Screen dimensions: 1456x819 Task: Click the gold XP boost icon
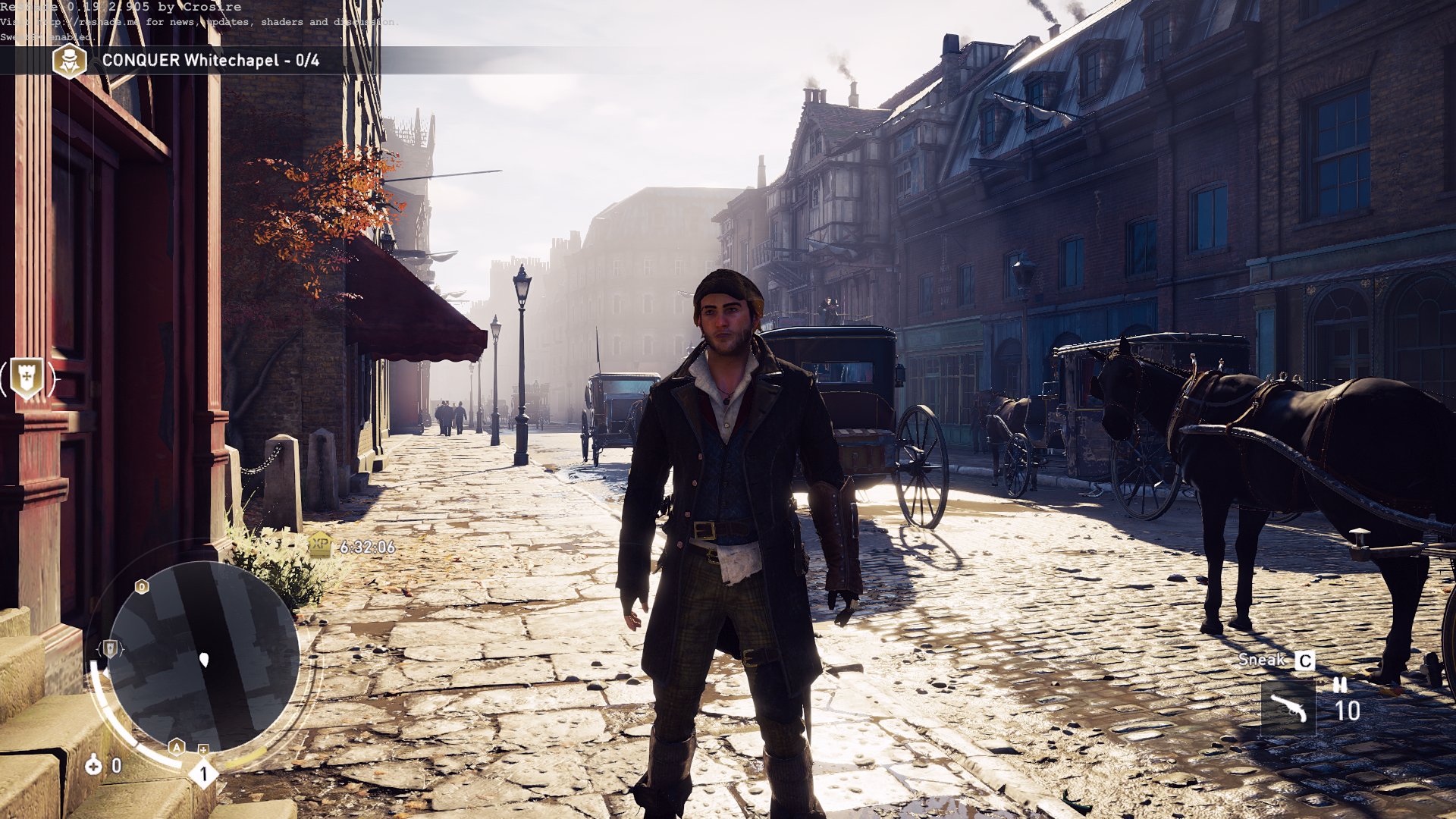click(x=321, y=544)
